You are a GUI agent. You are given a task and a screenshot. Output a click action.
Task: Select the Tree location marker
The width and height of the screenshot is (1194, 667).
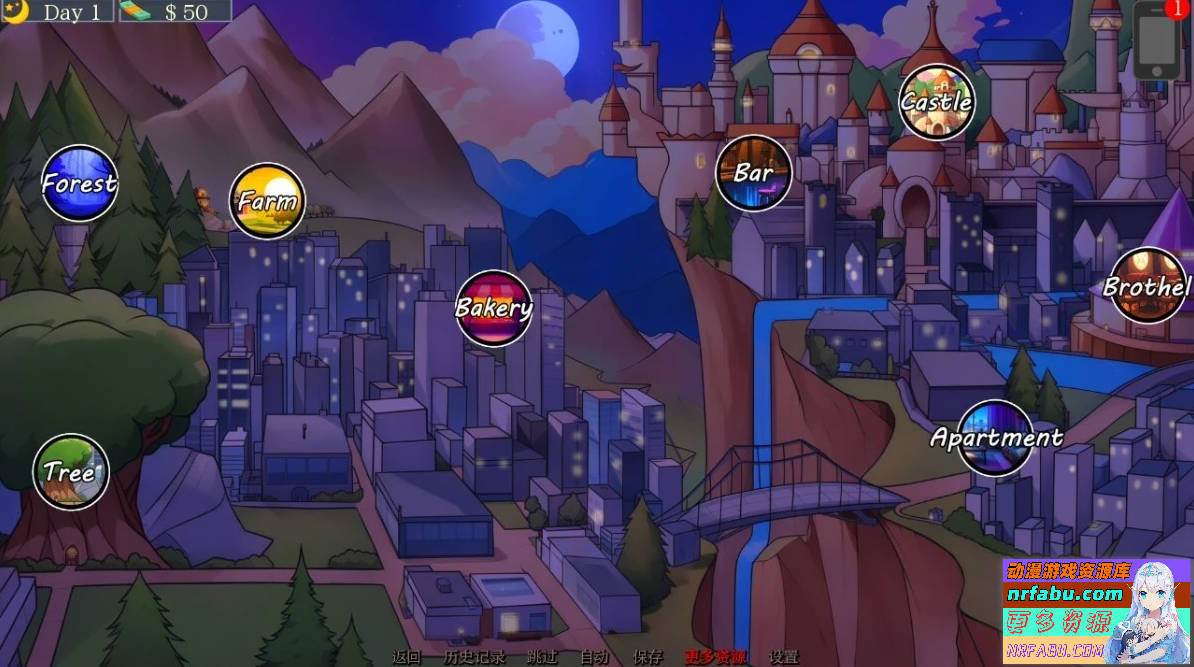(x=70, y=472)
